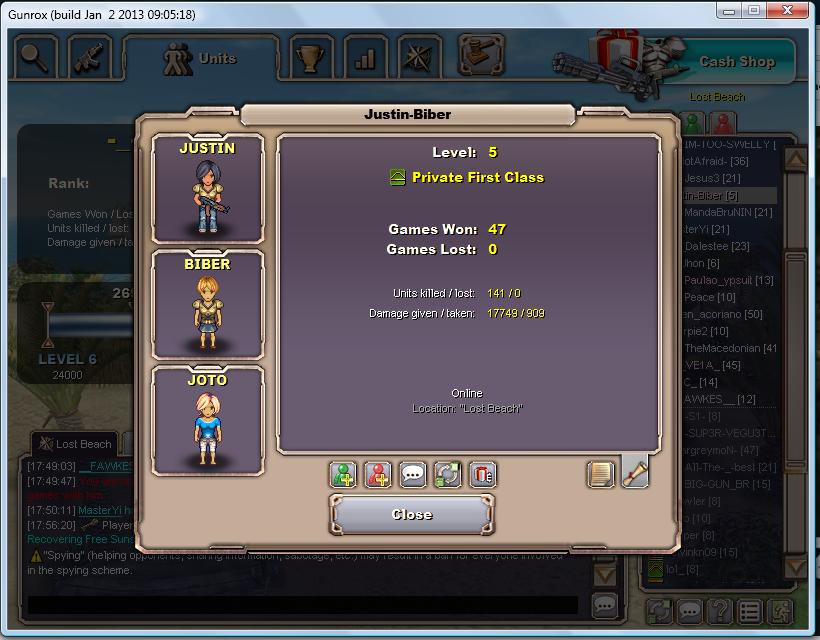Click the green swap arrows icon in profile
820x640 pixels.
446,475
